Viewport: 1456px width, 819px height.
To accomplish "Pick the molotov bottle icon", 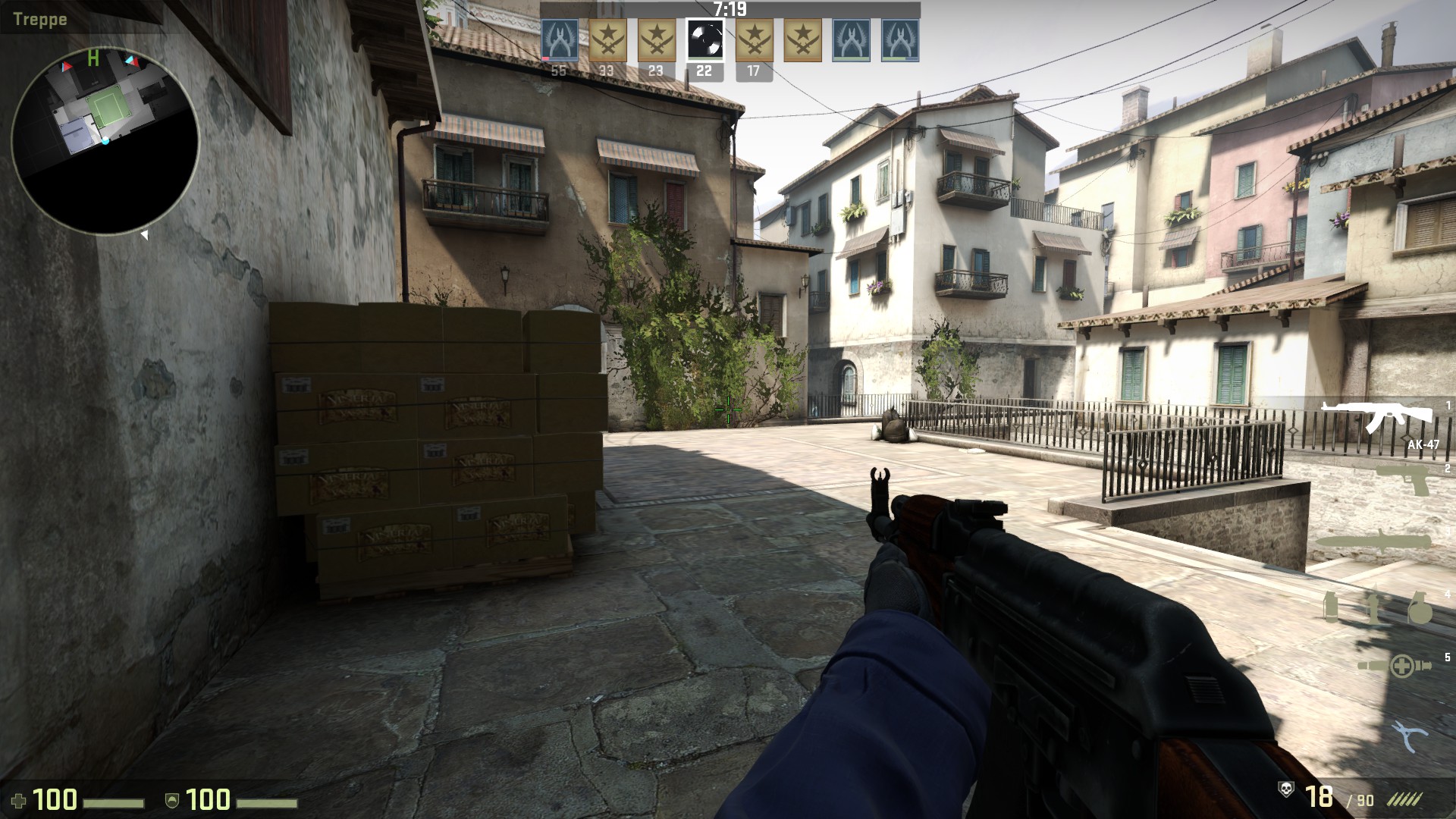I will 1373,607.
